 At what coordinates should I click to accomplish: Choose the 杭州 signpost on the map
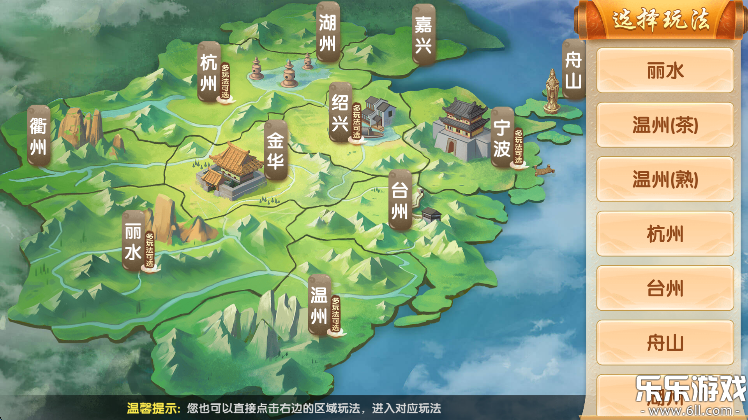coord(208,74)
